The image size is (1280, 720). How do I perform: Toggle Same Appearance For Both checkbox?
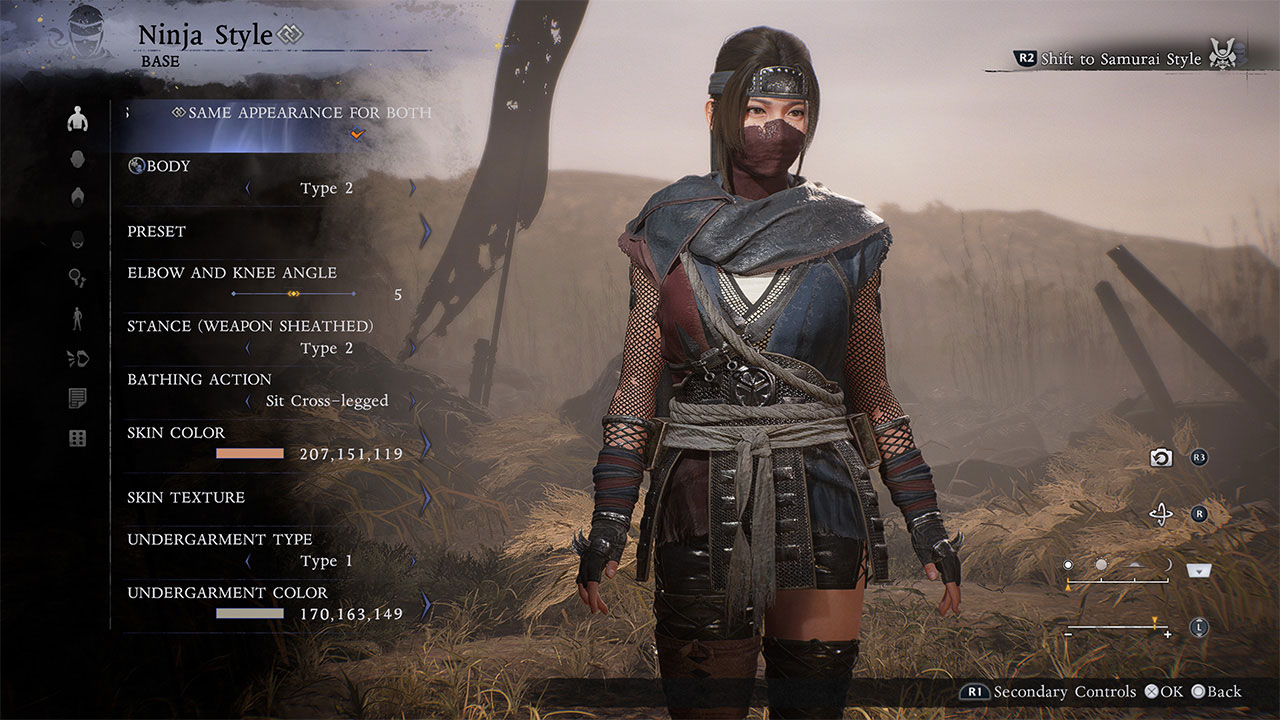point(358,135)
